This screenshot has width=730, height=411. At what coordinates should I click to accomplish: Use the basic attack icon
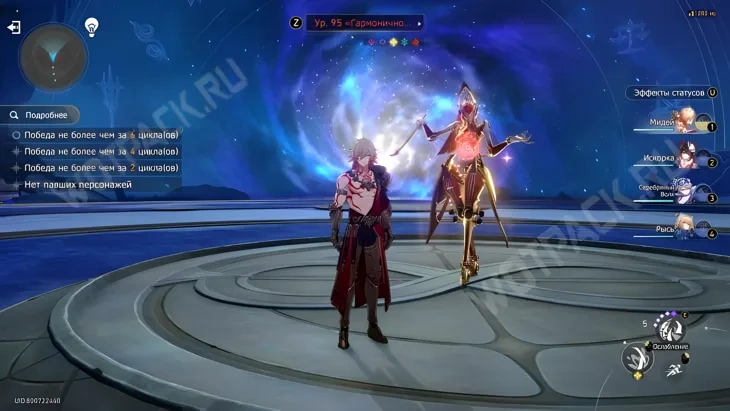click(637, 358)
